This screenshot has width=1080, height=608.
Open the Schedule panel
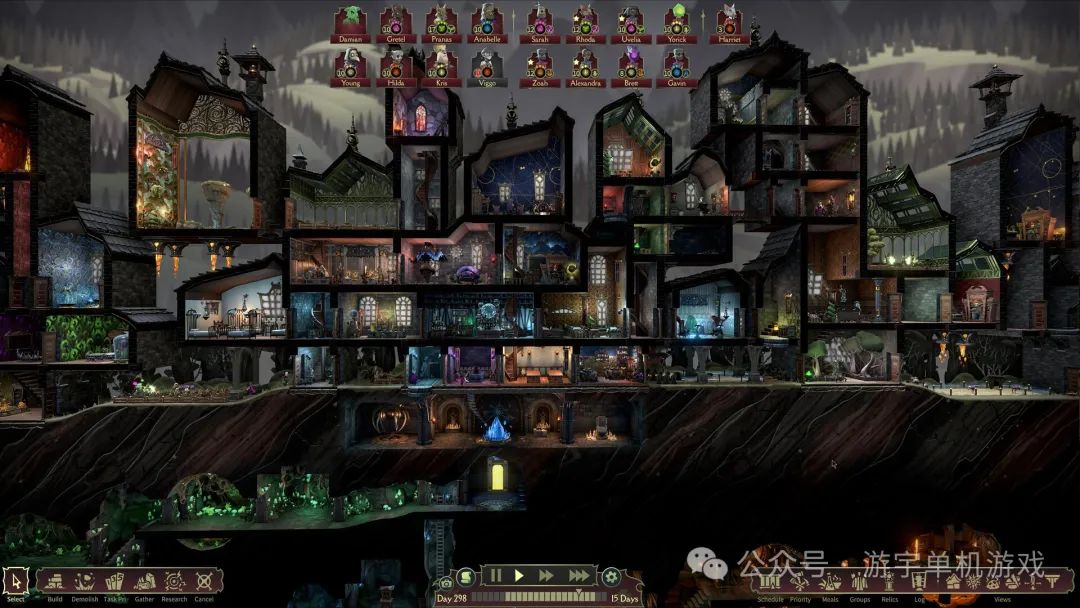[x=770, y=582]
